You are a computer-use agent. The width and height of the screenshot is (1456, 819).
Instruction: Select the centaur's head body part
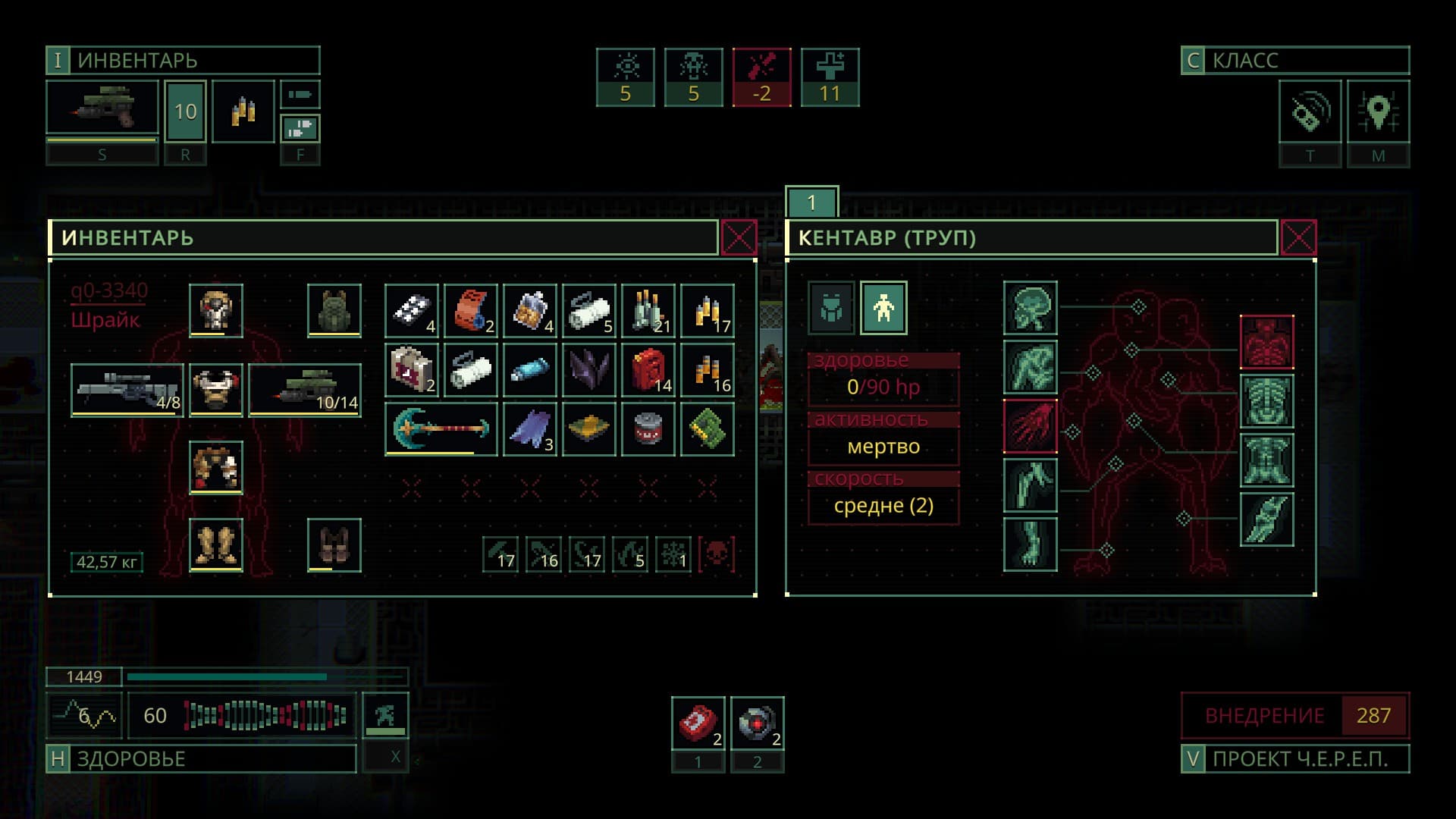click(x=1030, y=308)
